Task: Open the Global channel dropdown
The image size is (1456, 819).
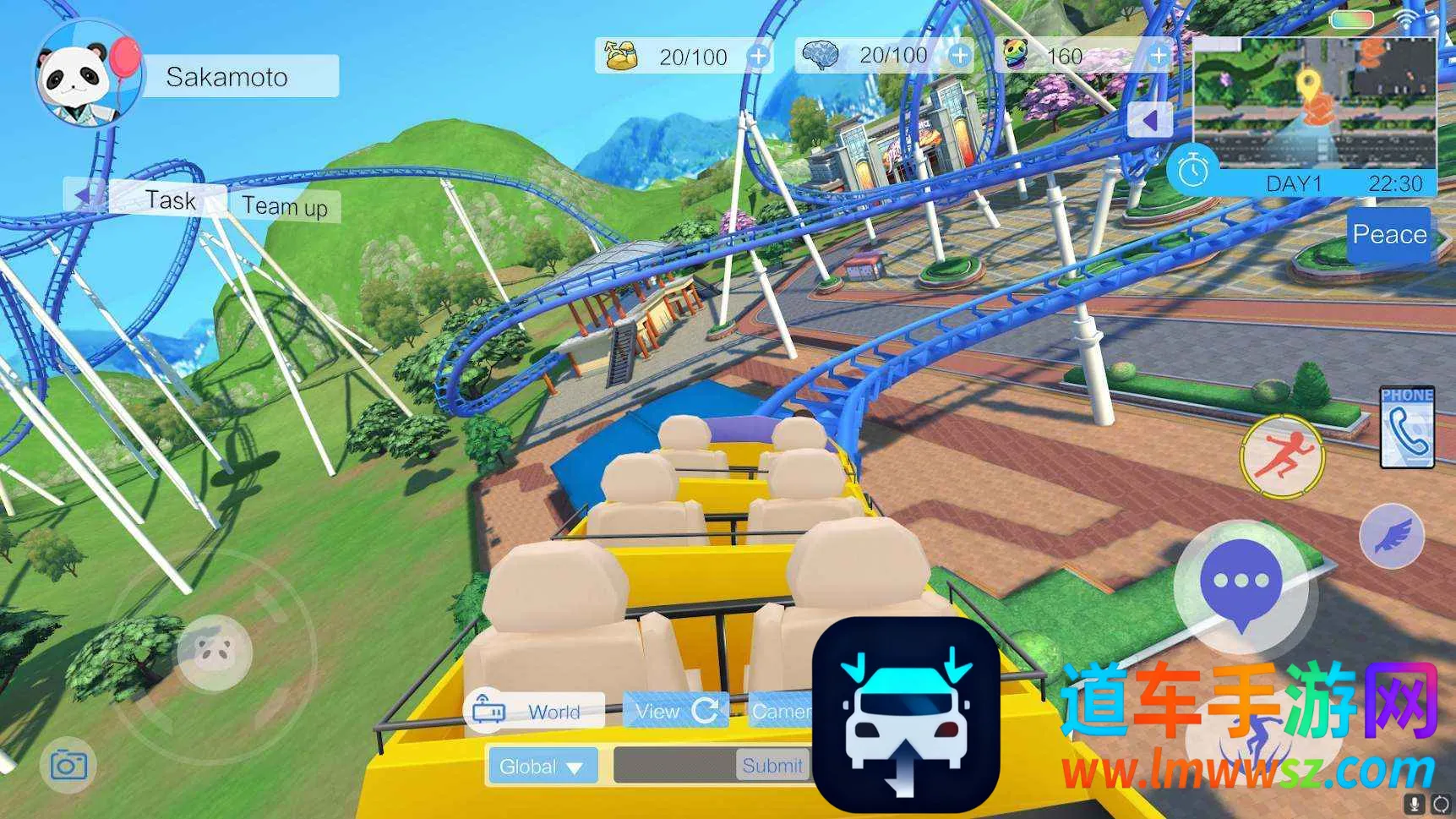Action: [x=542, y=767]
